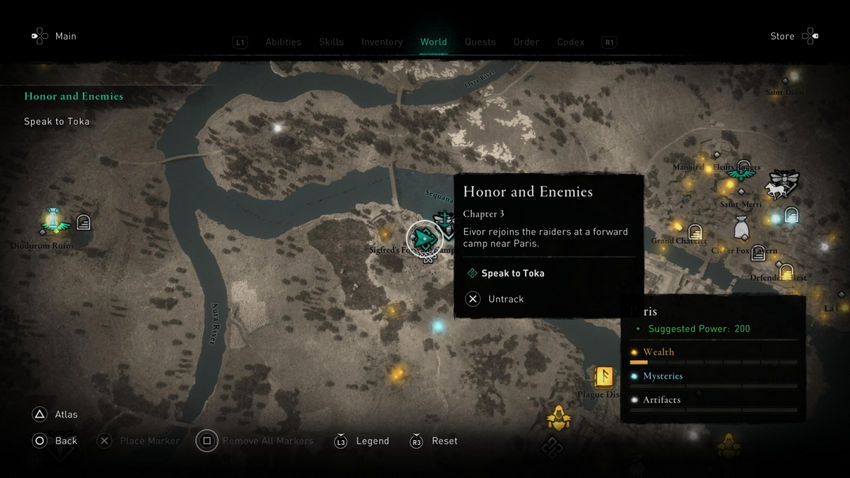Choose the Mysteries filter entry
Screen dimensions: 850x478
click(662, 376)
